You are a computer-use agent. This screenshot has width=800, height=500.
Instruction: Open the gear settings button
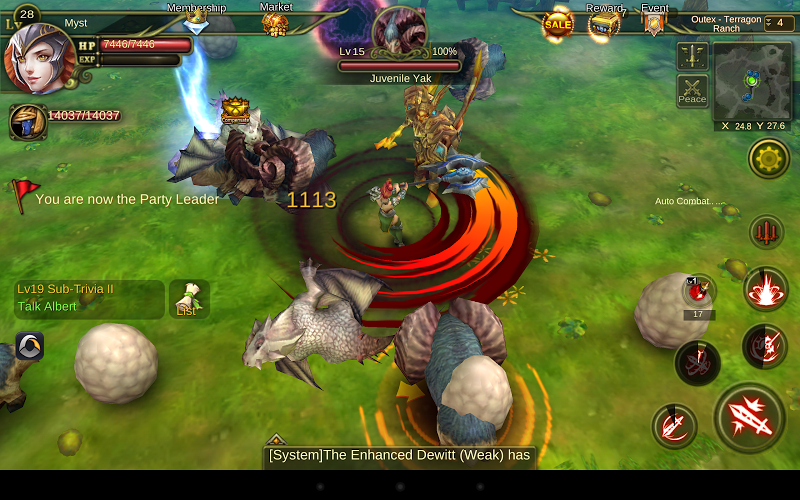click(769, 157)
